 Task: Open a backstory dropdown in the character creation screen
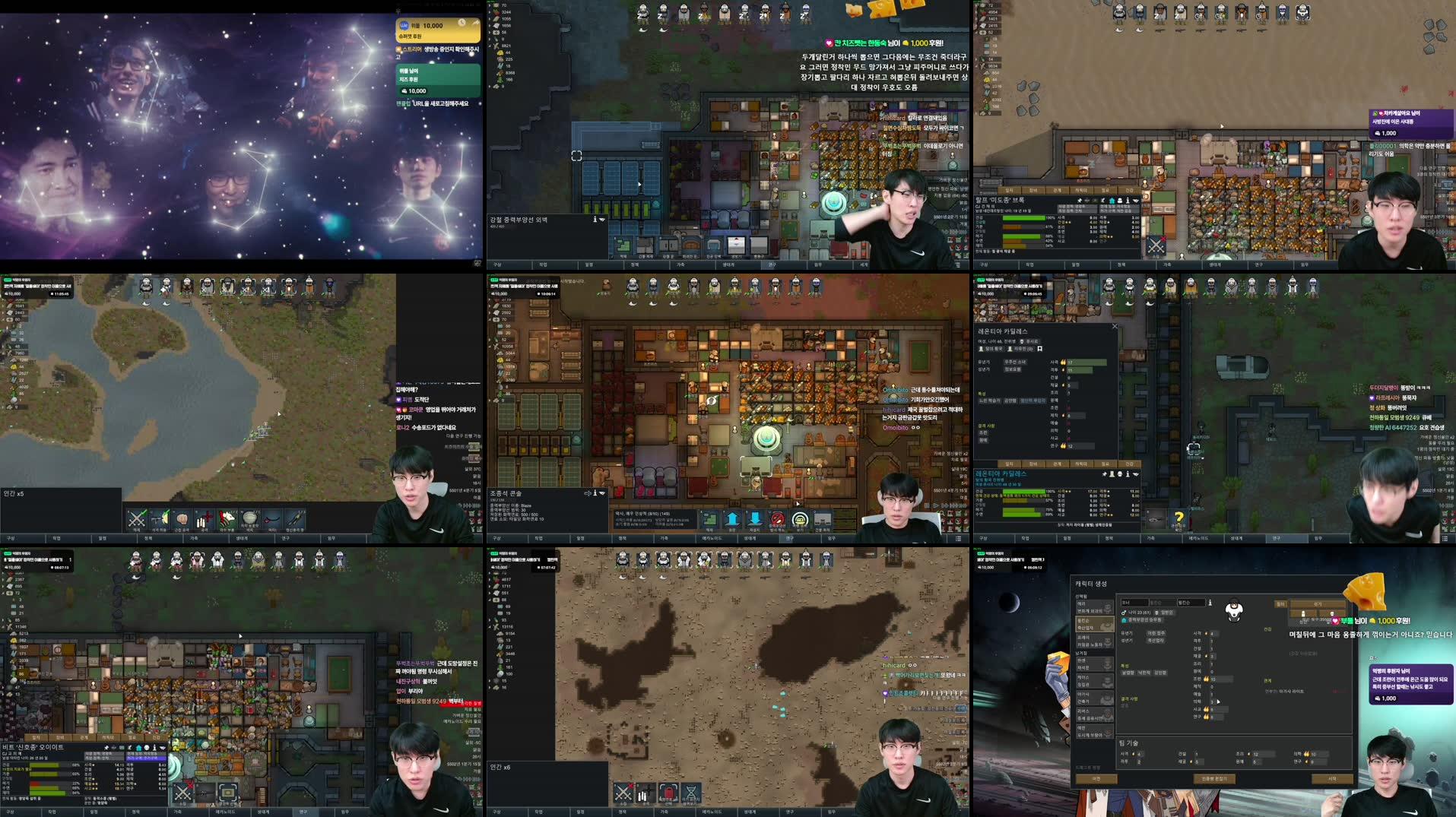click(x=1154, y=634)
